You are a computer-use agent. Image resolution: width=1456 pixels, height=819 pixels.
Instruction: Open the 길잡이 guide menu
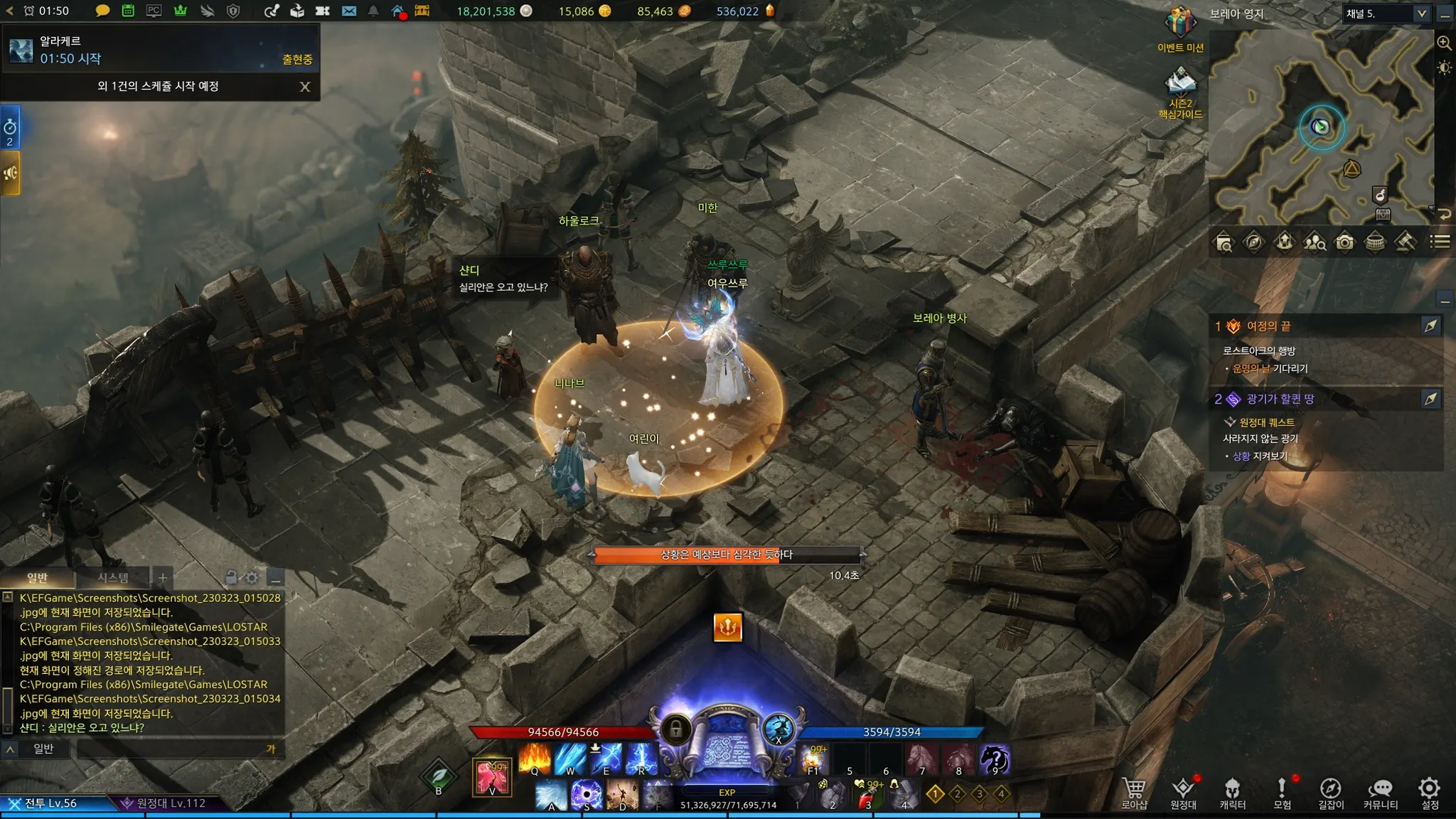pyautogui.click(x=1330, y=792)
